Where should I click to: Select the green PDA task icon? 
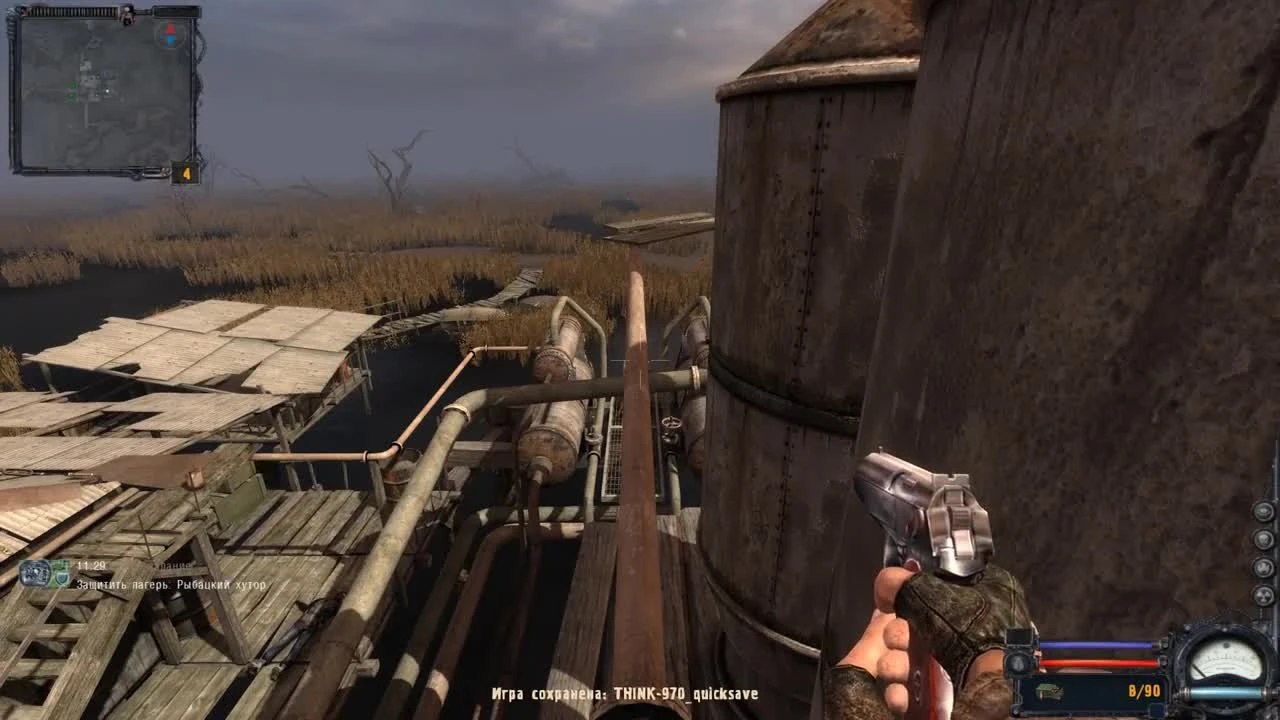(62, 576)
